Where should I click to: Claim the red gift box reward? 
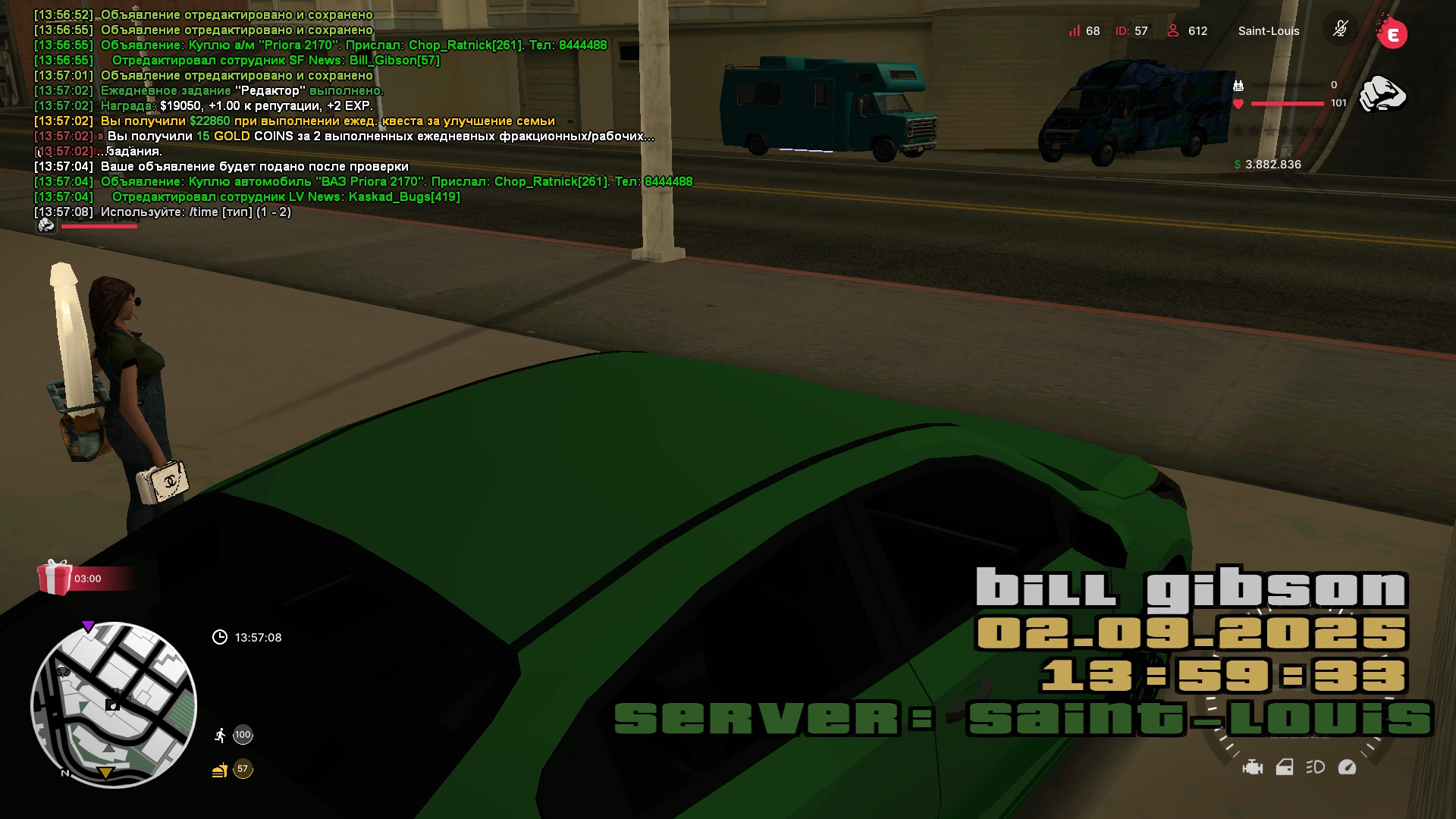pos(55,578)
